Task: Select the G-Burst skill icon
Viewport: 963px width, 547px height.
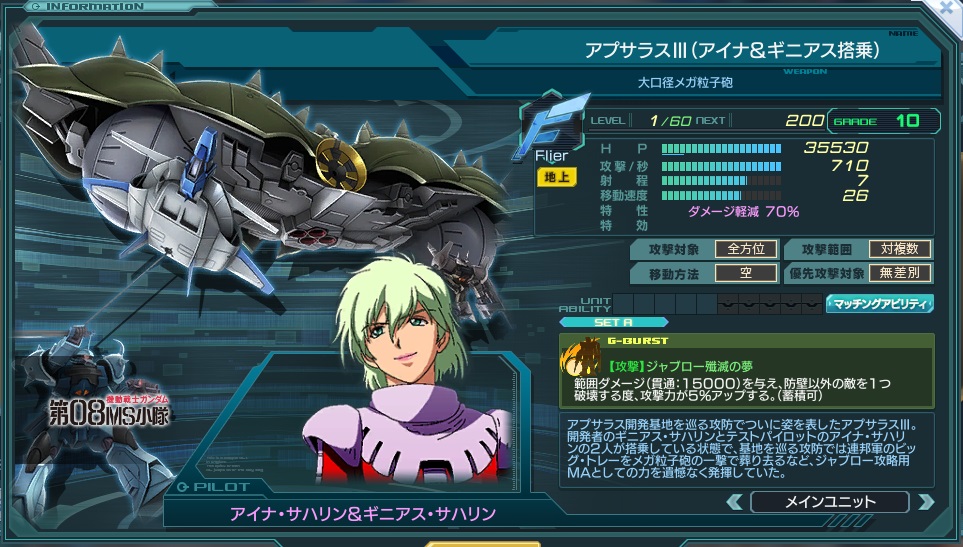Action: coord(579,356)
